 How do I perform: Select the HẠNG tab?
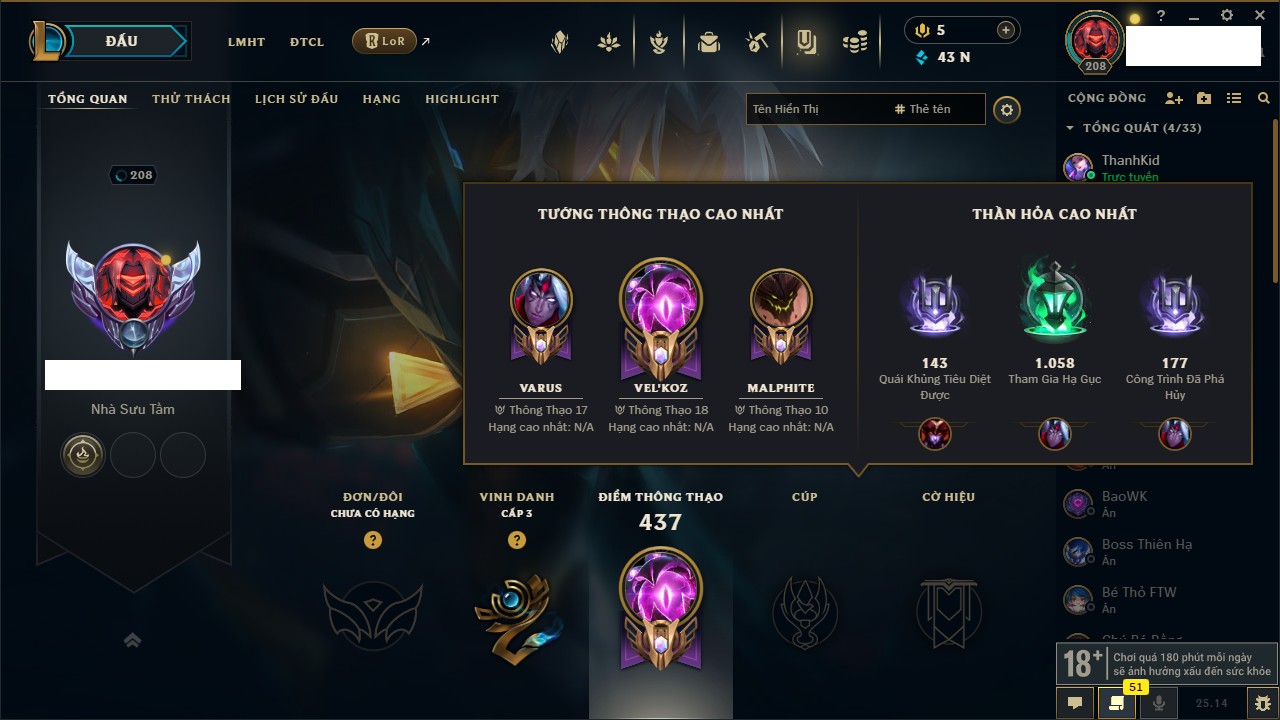coord(381,99)
